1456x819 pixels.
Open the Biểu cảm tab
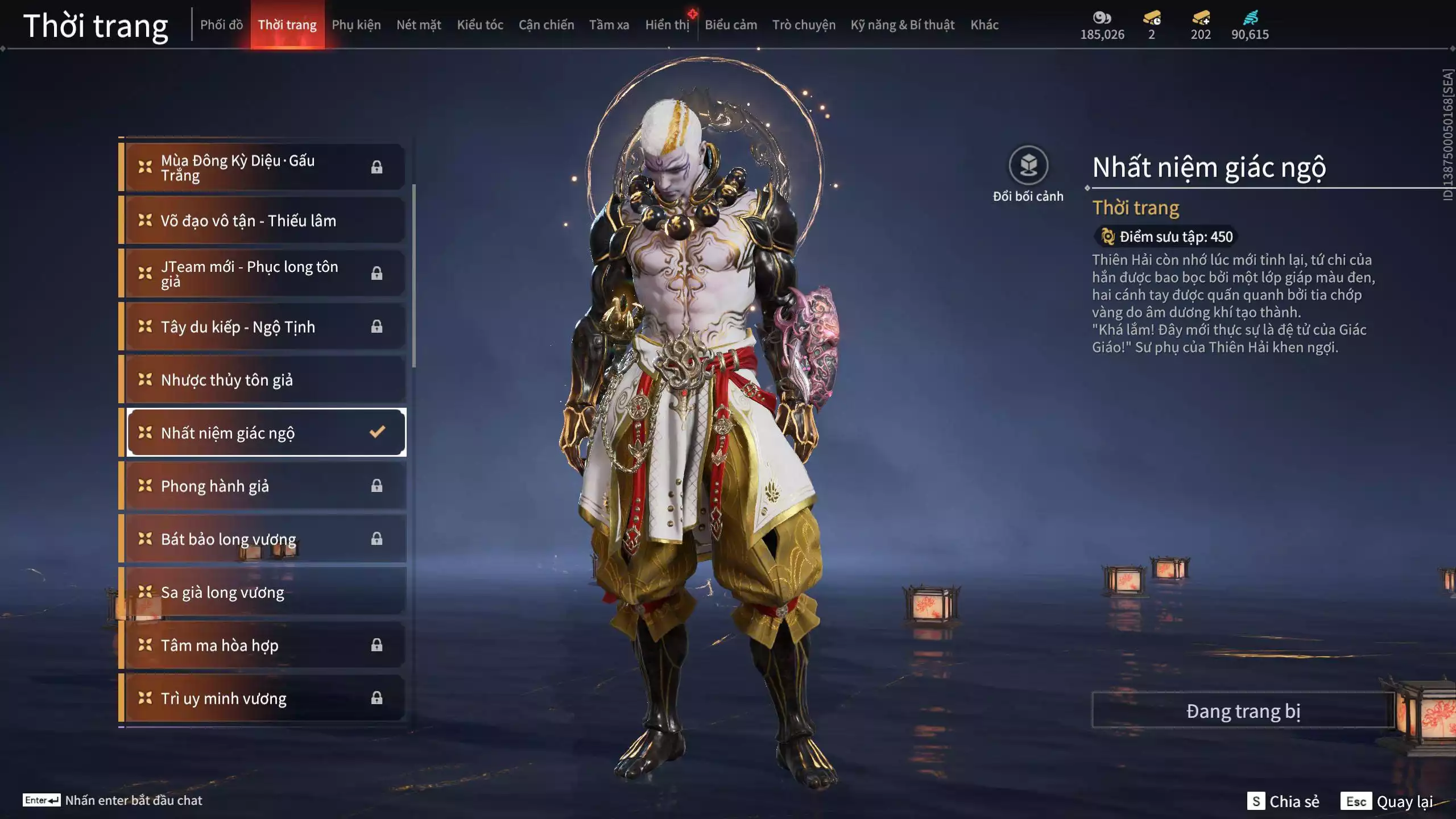[731, 25]
